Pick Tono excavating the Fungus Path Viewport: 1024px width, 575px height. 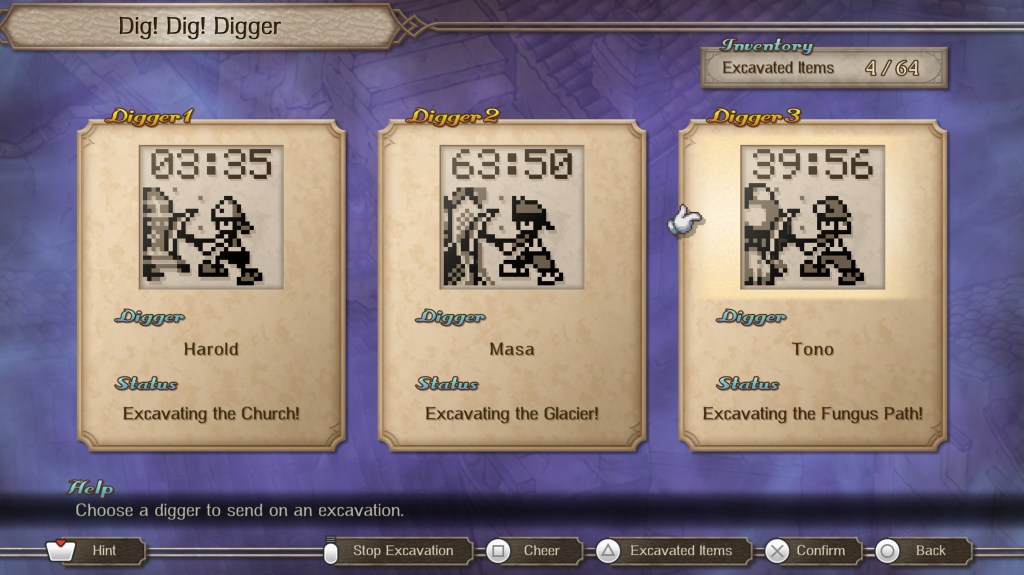click(812, 285)
